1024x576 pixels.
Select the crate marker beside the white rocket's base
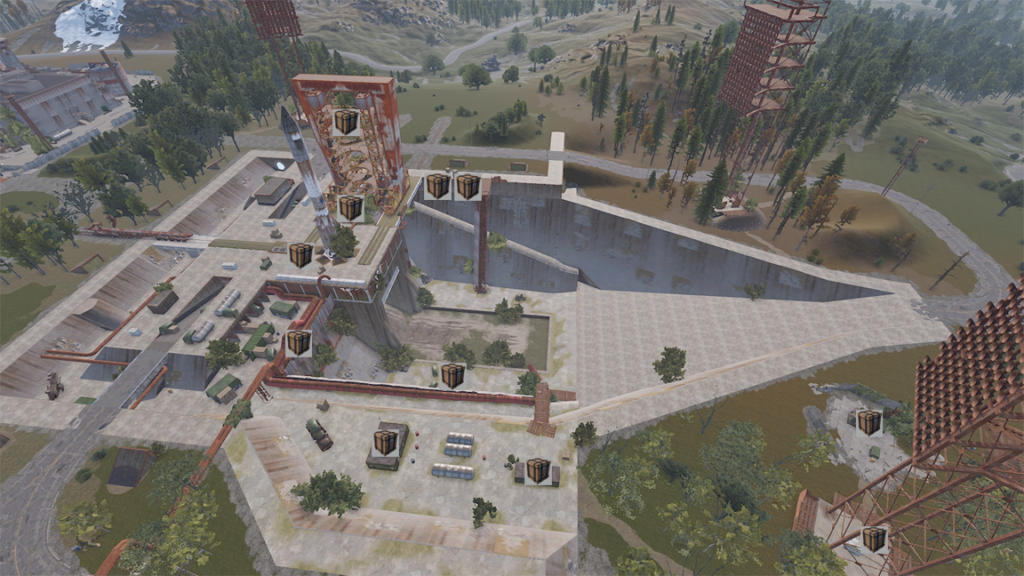pos(301,255)
